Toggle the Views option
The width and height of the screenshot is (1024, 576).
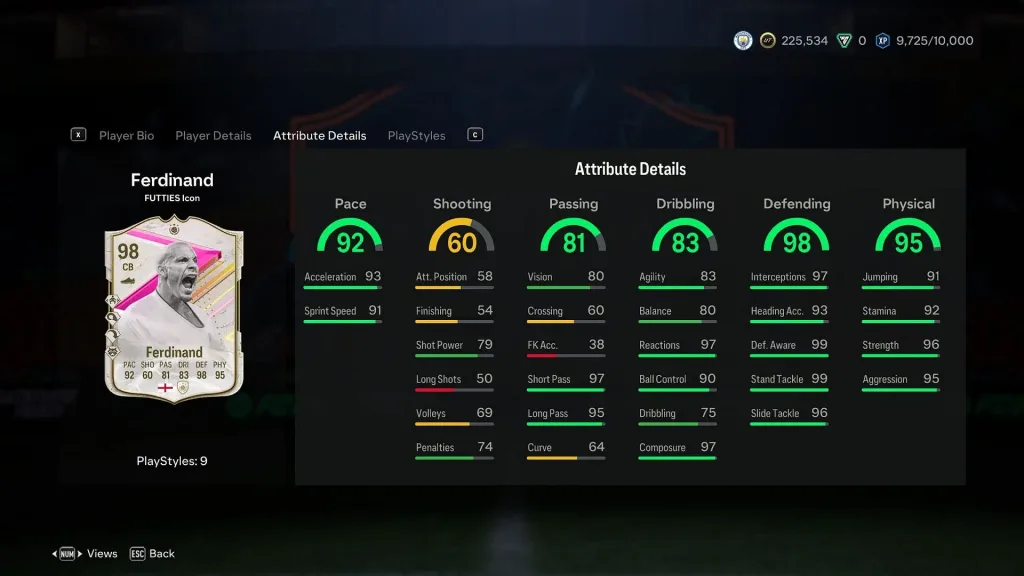(101, 553)
